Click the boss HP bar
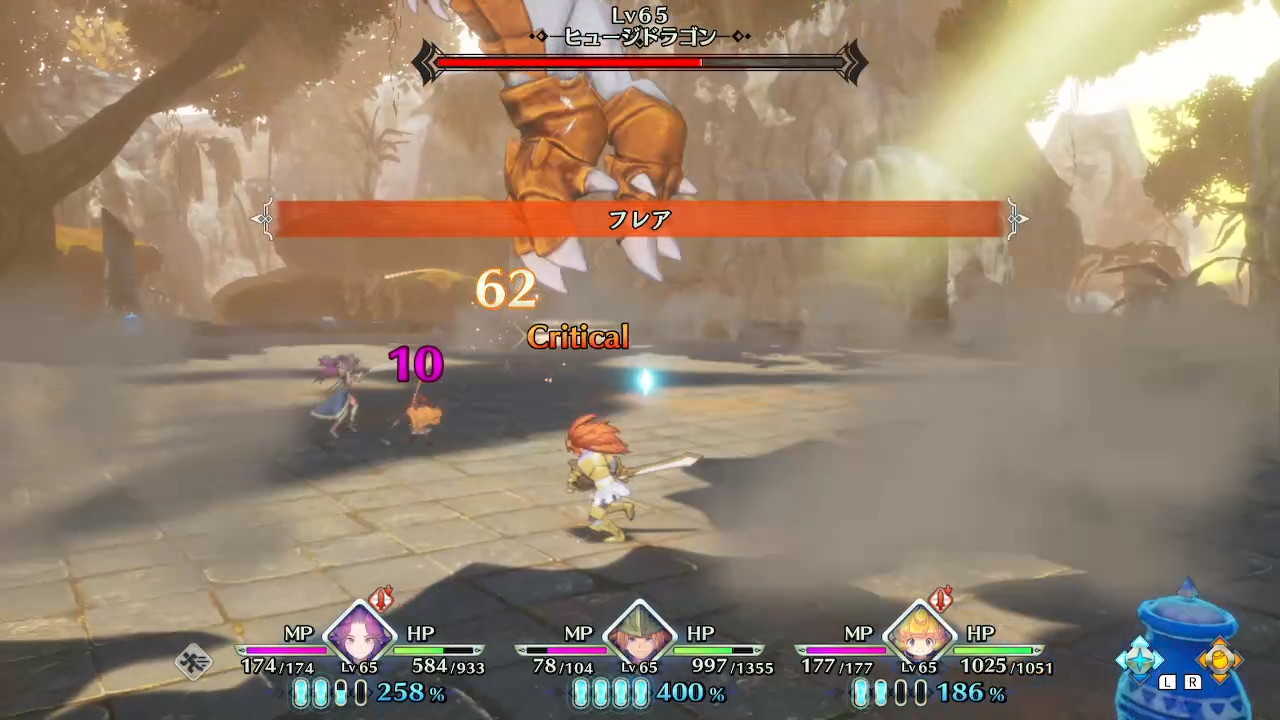 tap(640, 63)
